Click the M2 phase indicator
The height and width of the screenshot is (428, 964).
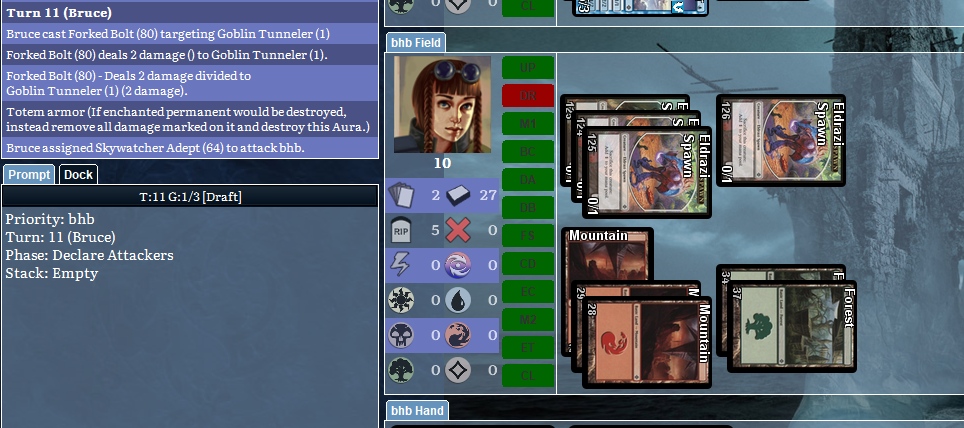click(527, 320)
